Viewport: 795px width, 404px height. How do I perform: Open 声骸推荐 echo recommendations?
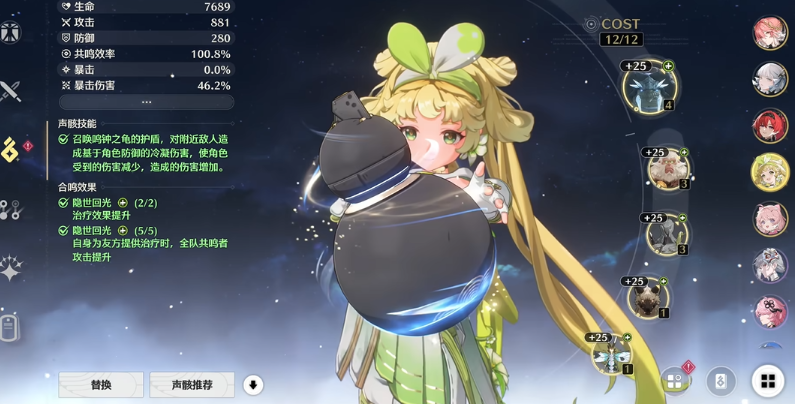coord(191,384)
